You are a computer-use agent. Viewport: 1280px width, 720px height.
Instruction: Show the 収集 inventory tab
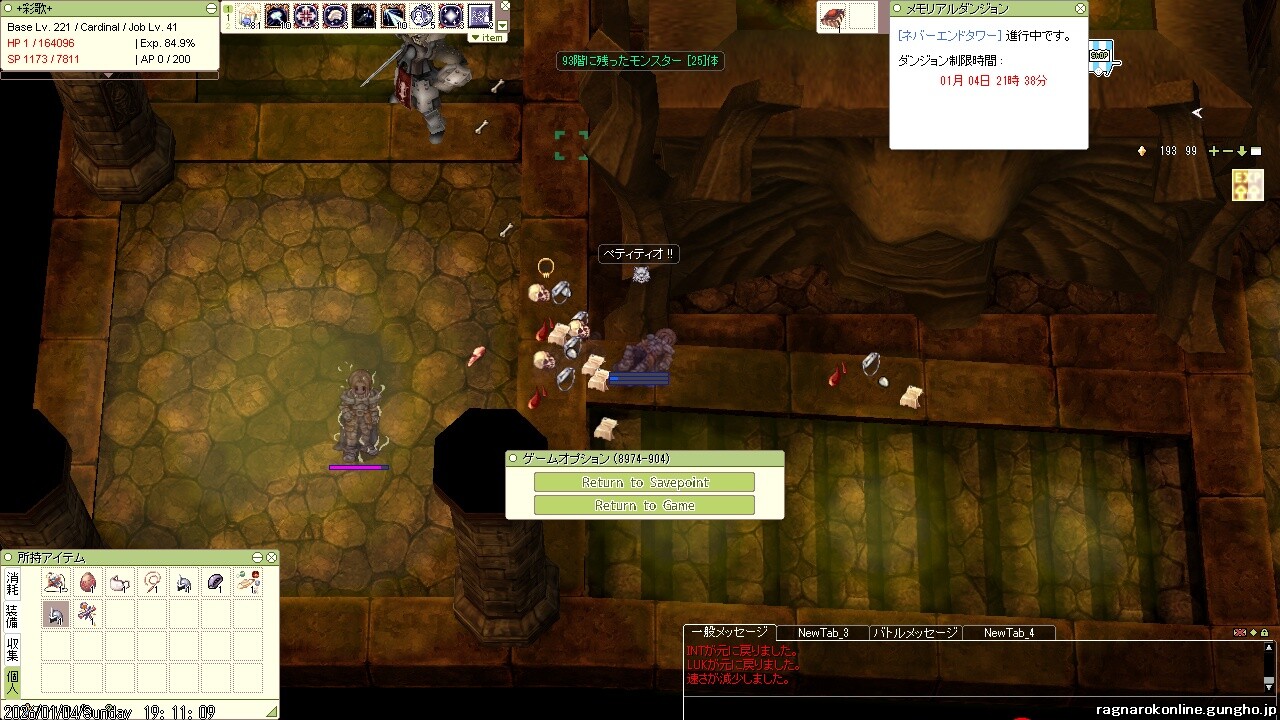point(12,648)
